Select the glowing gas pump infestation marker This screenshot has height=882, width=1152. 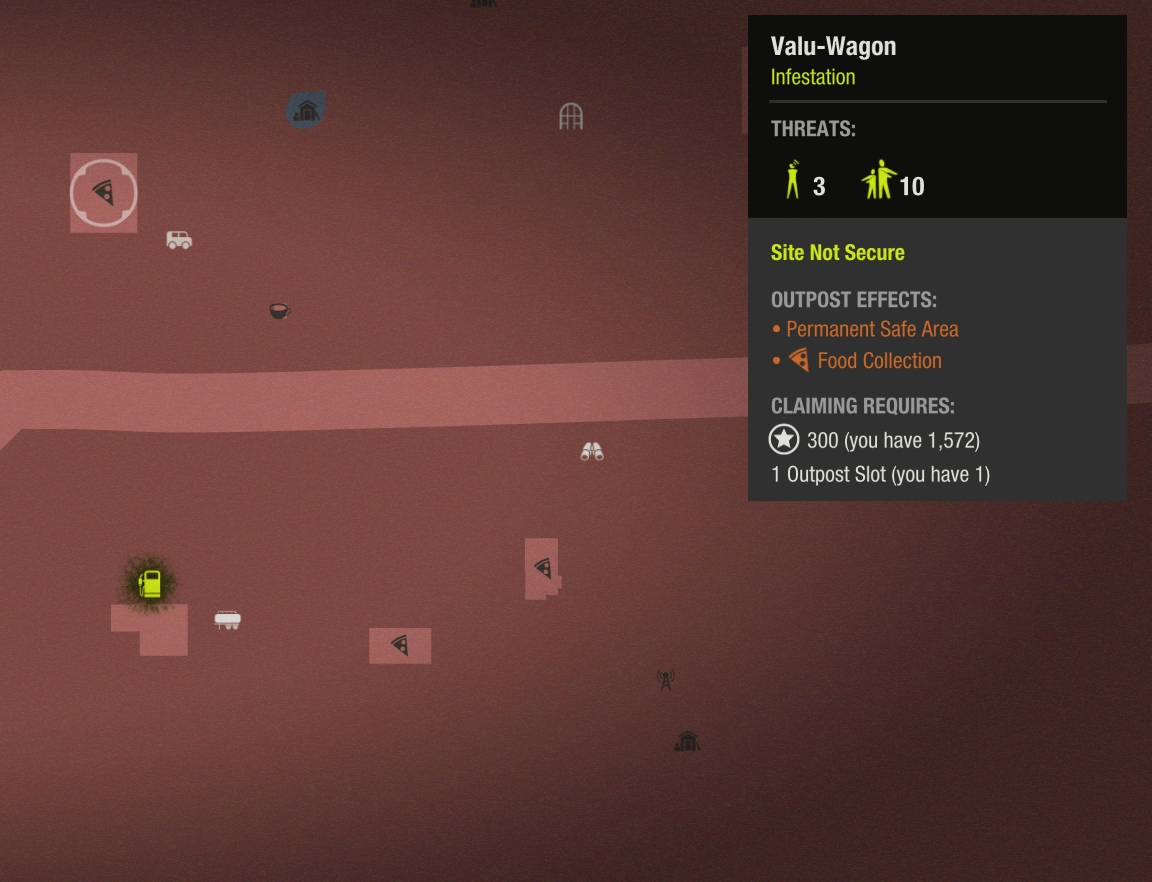pos(150,584)
